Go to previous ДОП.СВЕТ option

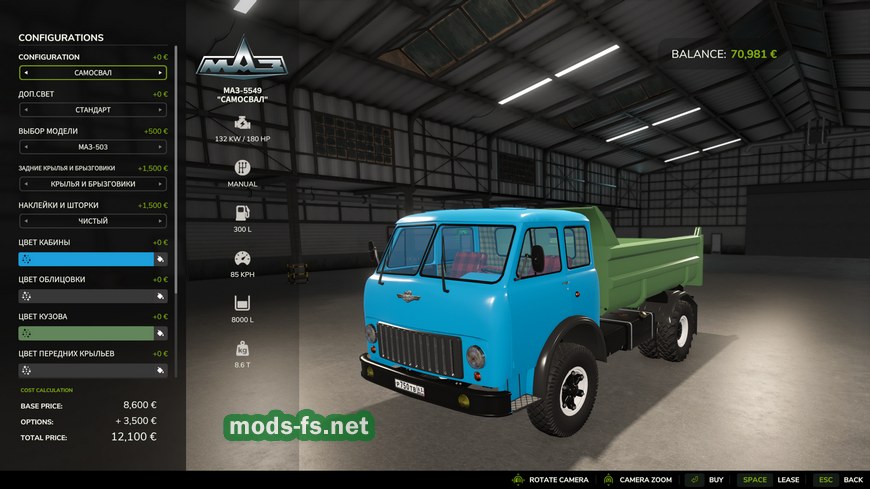point(25,110)
